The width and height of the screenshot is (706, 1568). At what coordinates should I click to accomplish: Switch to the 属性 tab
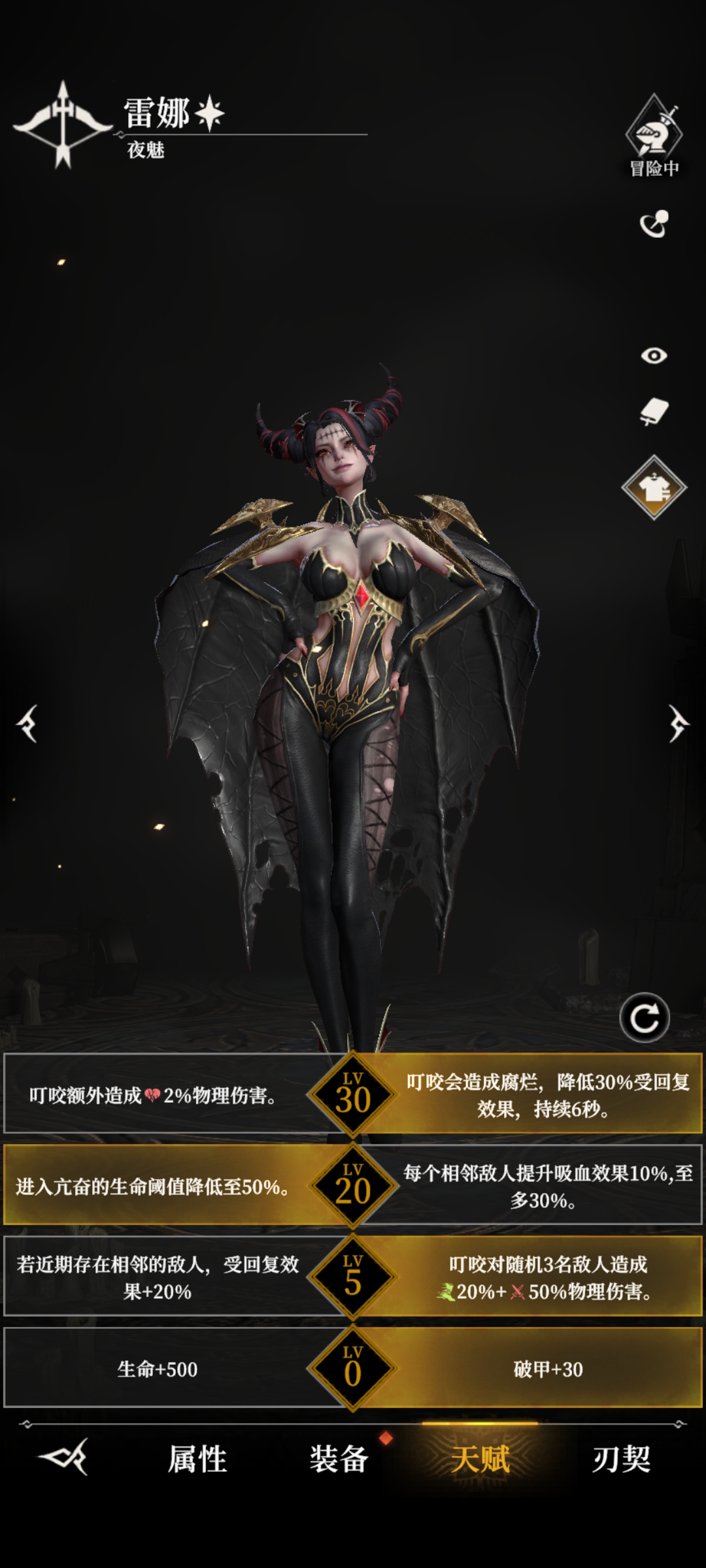pos(197,1458)
